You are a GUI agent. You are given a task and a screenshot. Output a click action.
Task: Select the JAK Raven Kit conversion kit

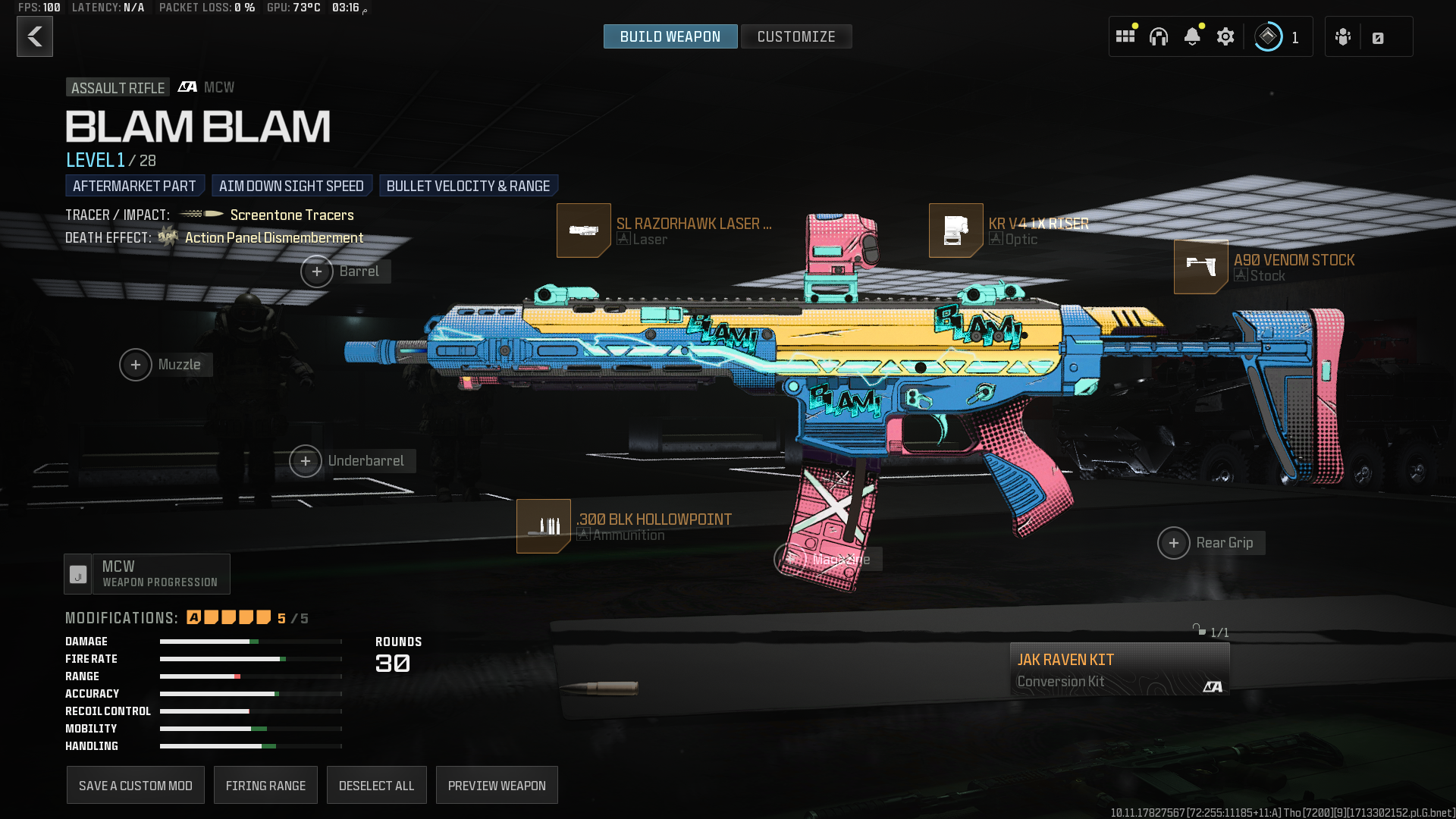[1119, 670]
